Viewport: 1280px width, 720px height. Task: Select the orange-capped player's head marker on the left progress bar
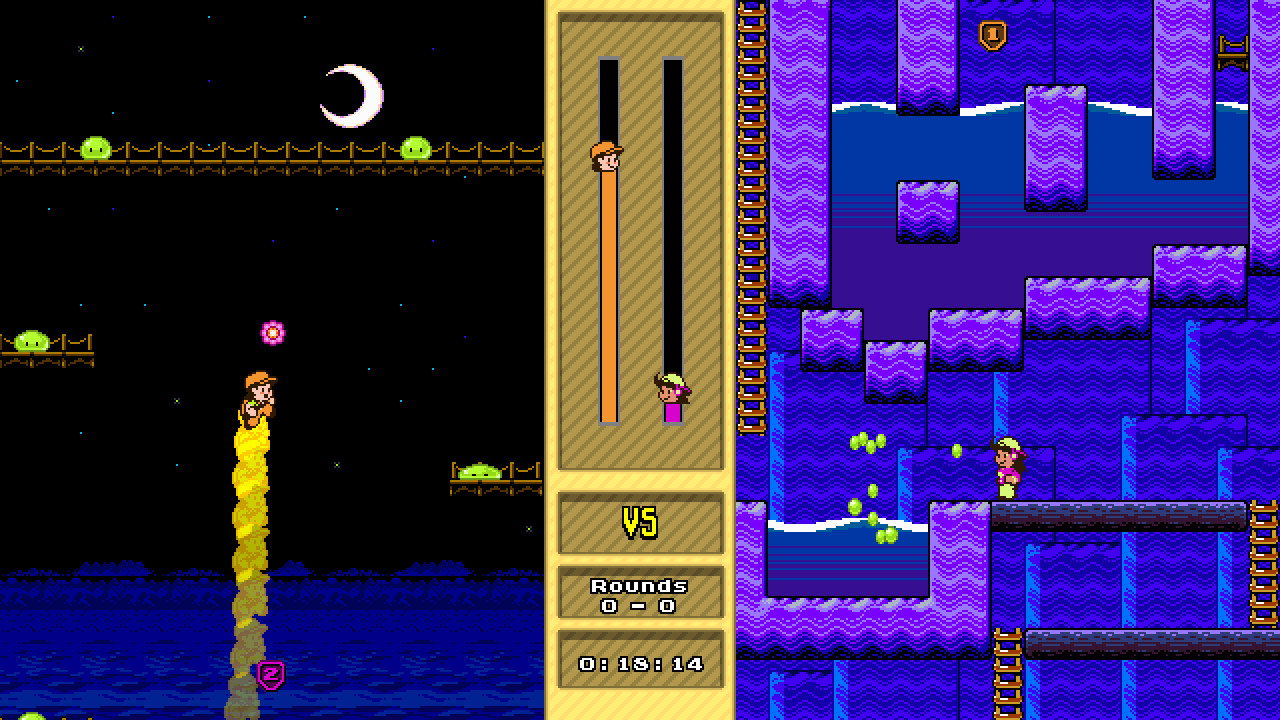(x=608, y=157)
